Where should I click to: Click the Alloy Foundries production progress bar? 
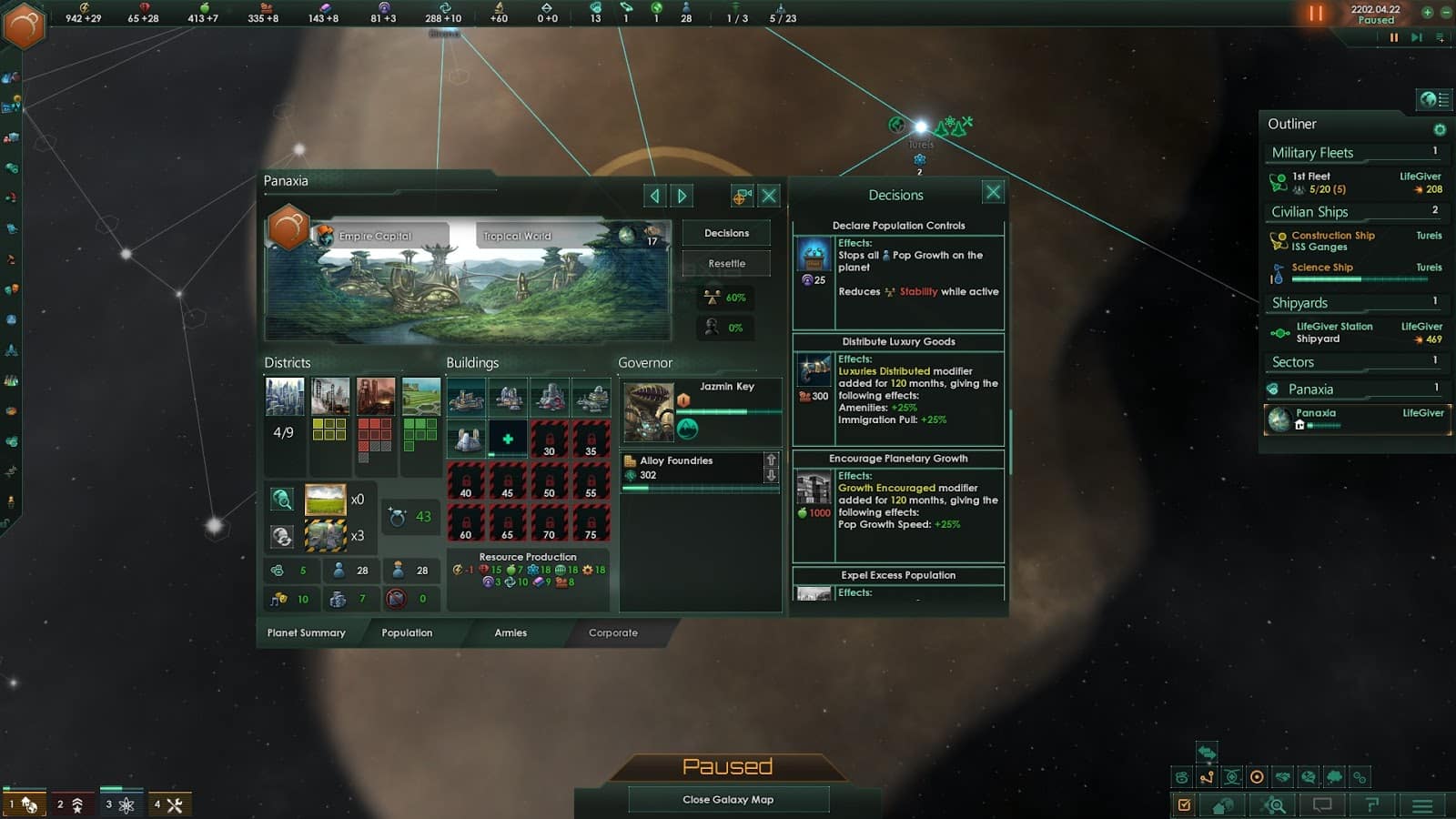[x=699, y=487]
